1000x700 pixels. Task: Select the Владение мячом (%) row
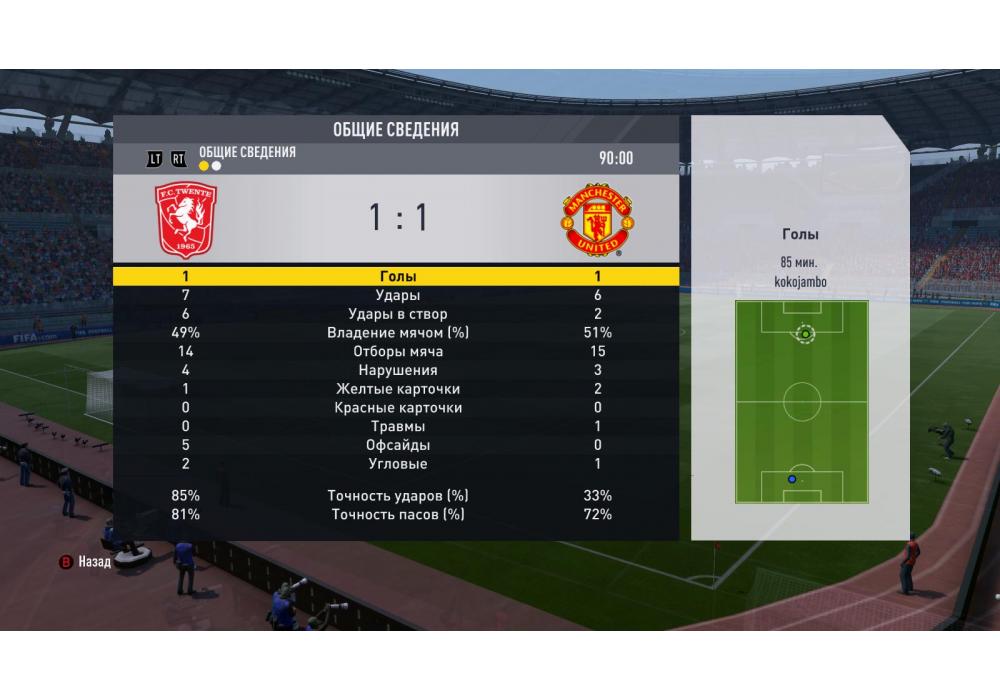(x=397, y=333)
